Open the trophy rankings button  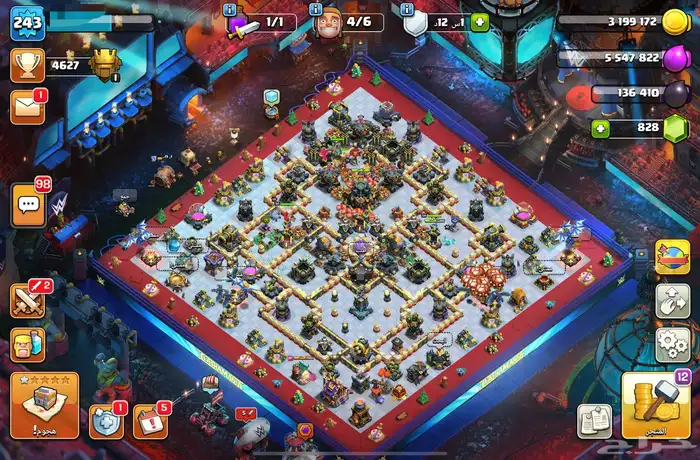(27, 66)
